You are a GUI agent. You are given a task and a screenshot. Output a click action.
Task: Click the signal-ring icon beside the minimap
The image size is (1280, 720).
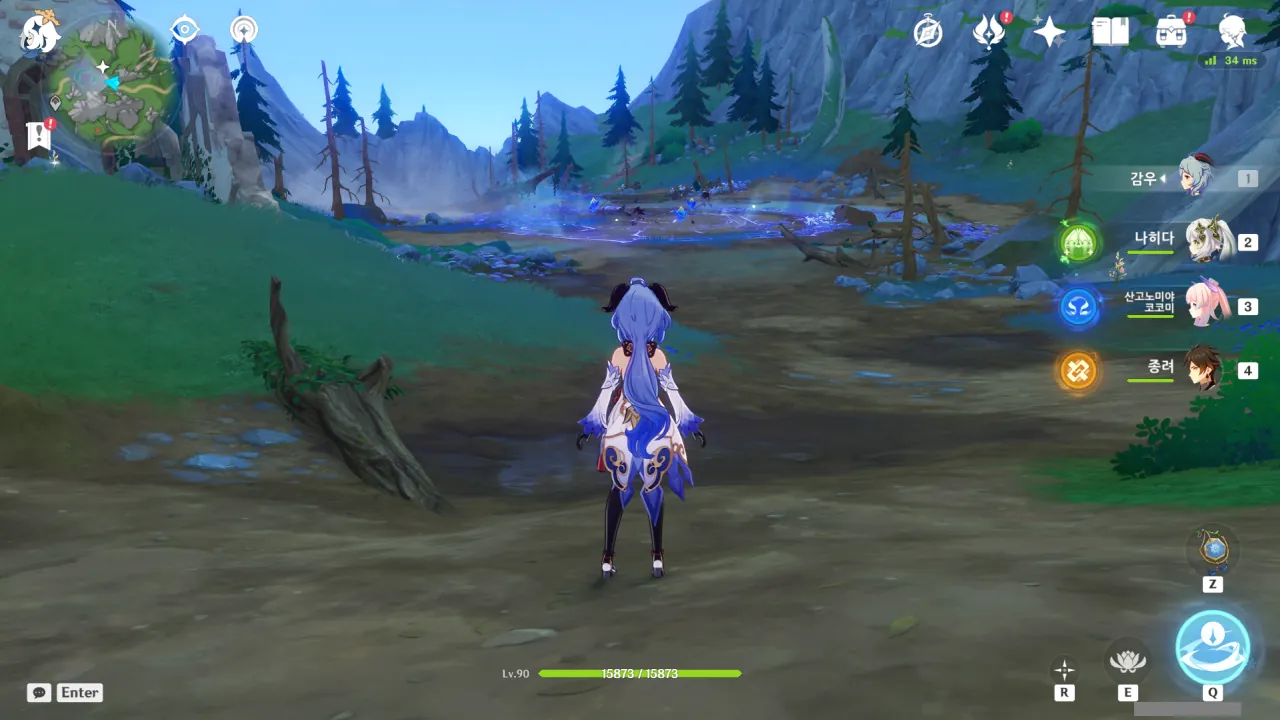244,30
